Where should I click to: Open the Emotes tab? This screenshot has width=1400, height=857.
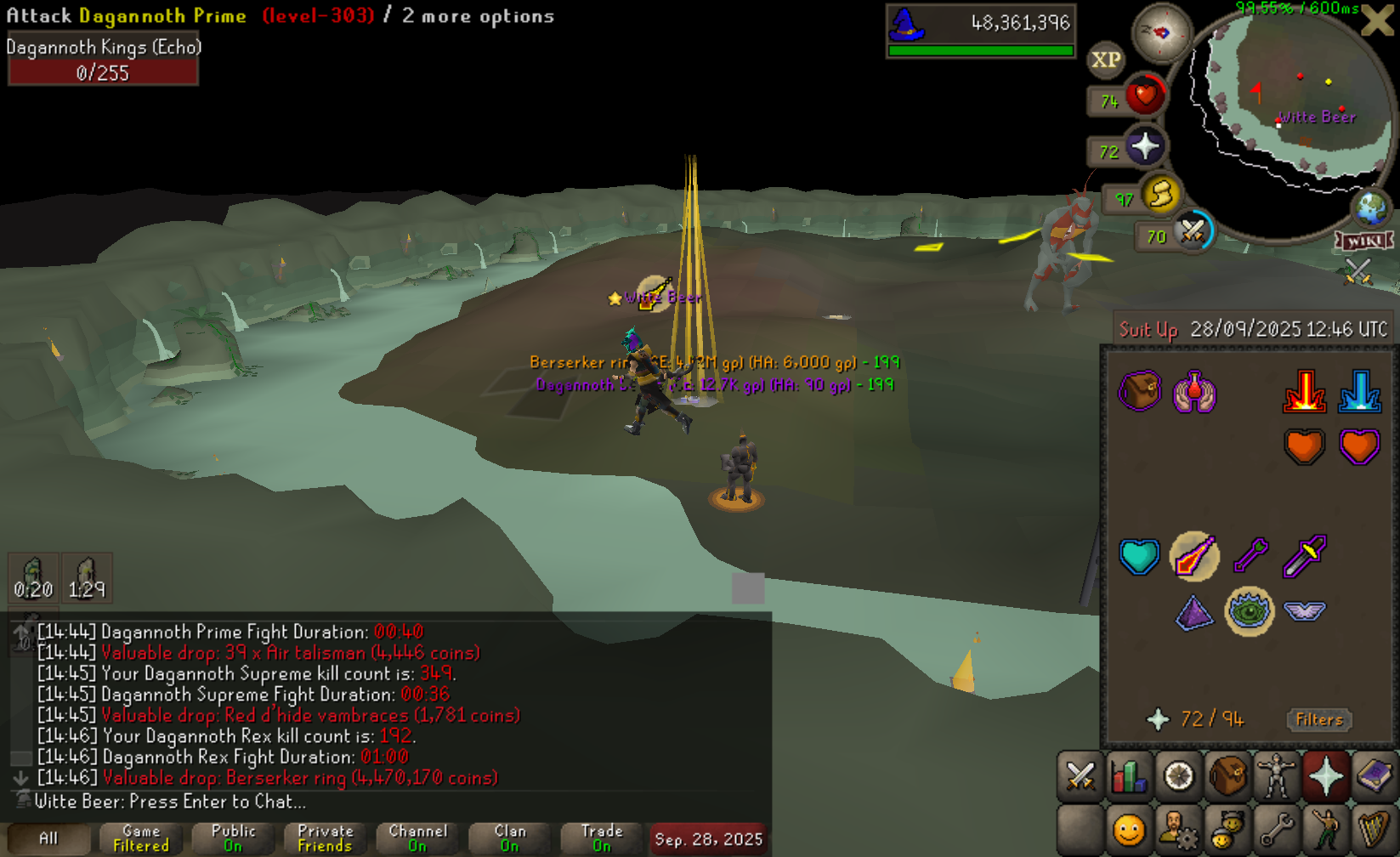click(x=1324, y=828)
